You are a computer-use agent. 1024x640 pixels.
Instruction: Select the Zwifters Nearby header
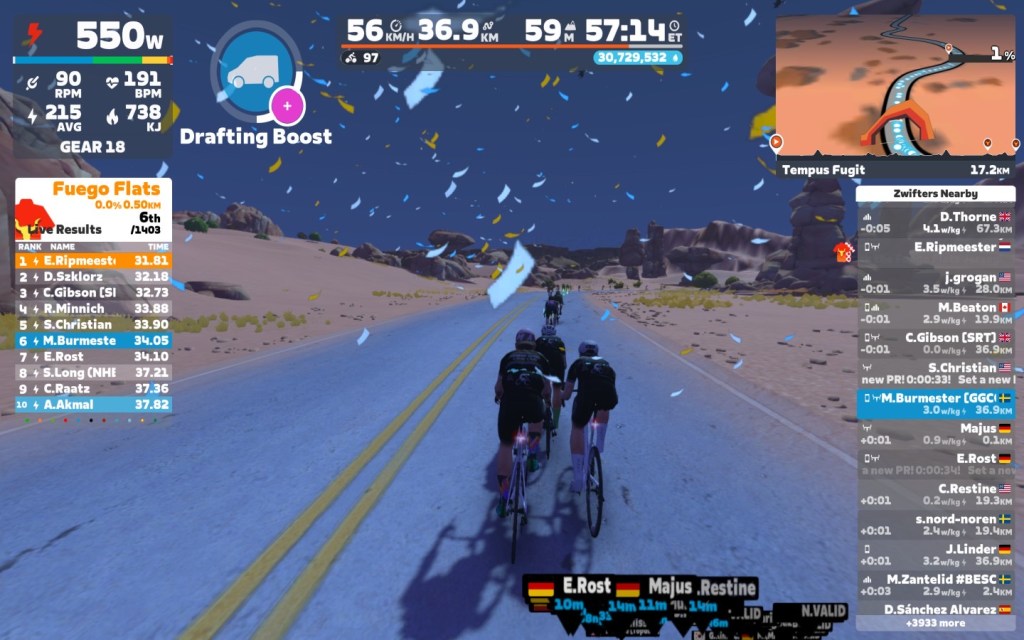click(x=936, y=193)
